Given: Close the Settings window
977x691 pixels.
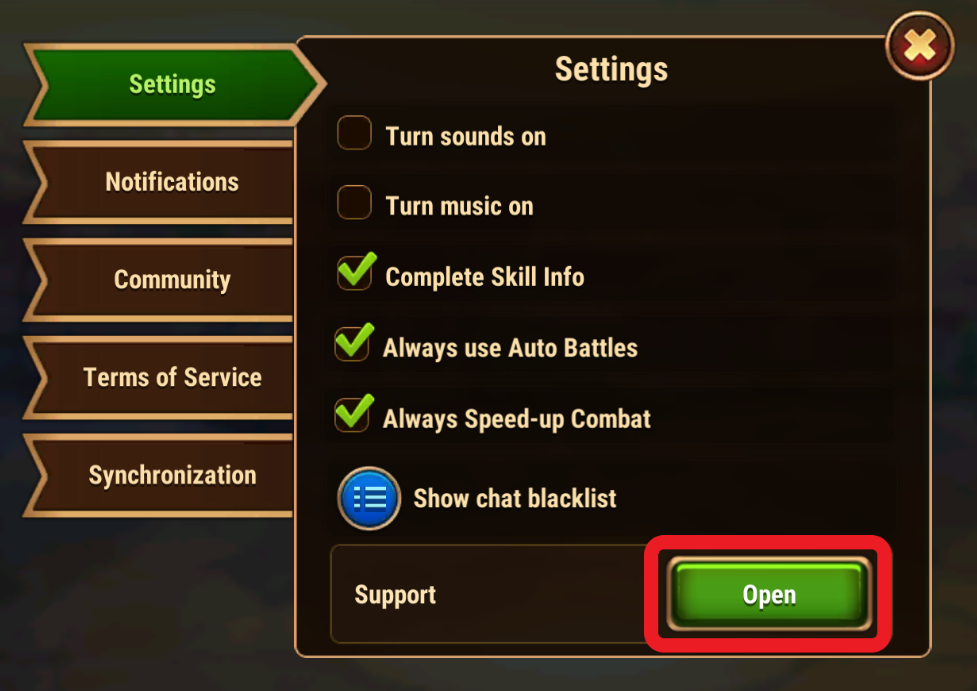Looking at the screenshot, I should click(x=920, y=45).
